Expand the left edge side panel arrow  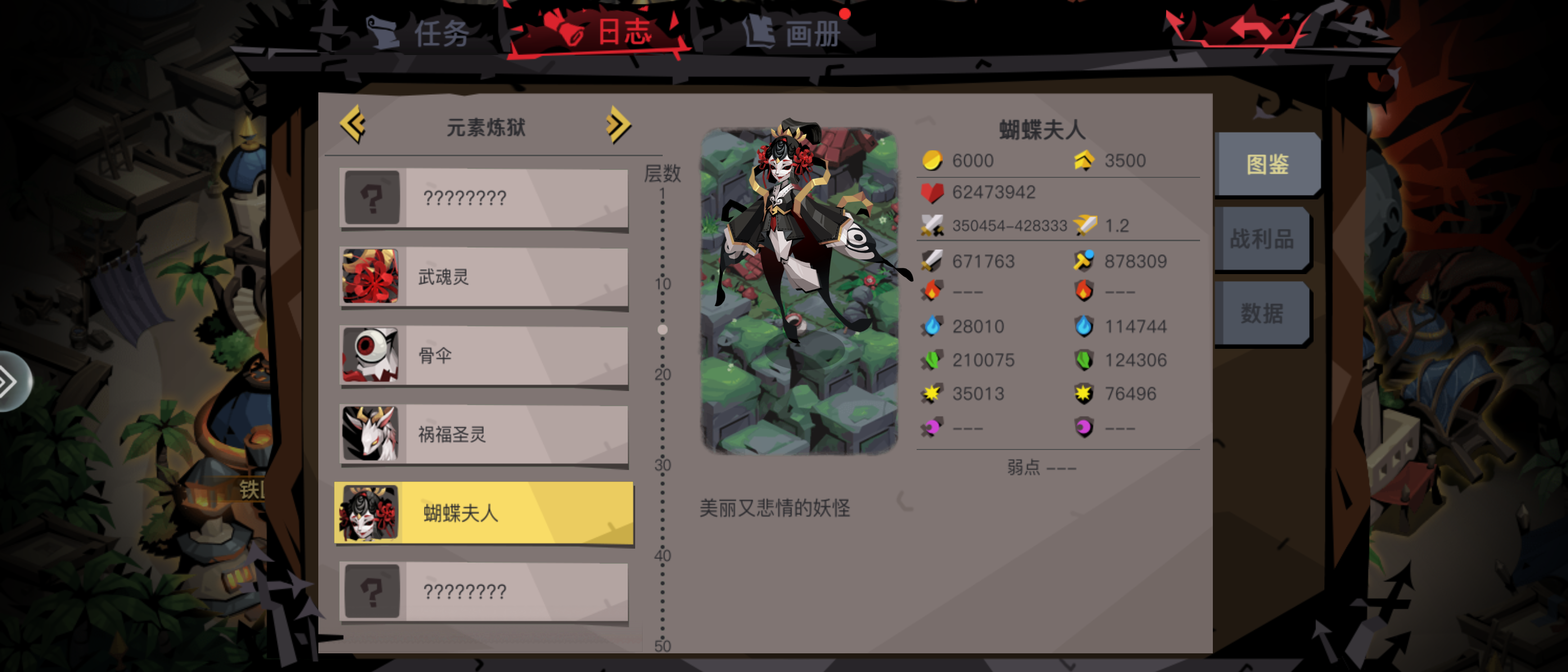click(x=8, y=382)
